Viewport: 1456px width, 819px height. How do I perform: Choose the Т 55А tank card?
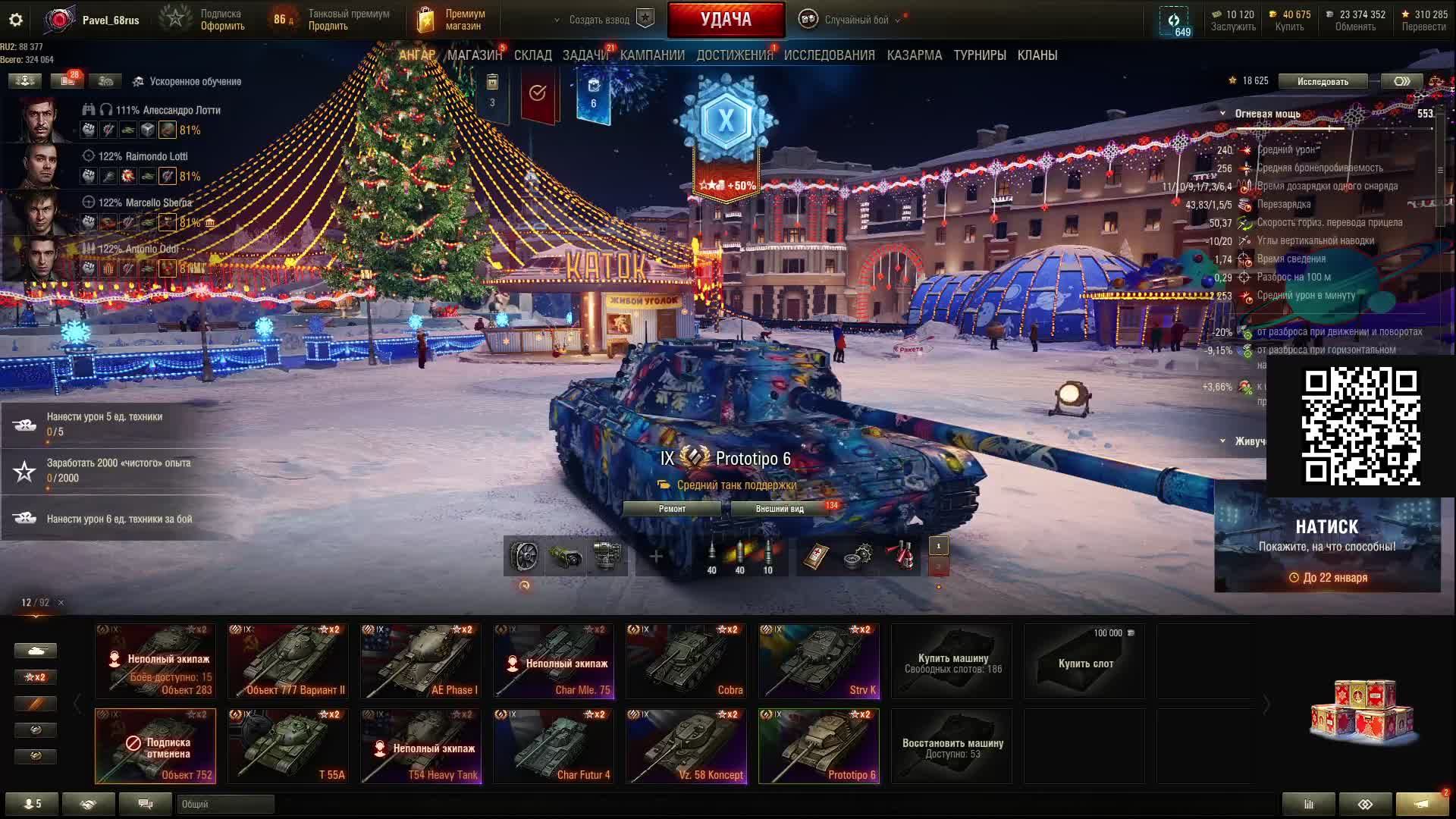click(x=288, y=745)
